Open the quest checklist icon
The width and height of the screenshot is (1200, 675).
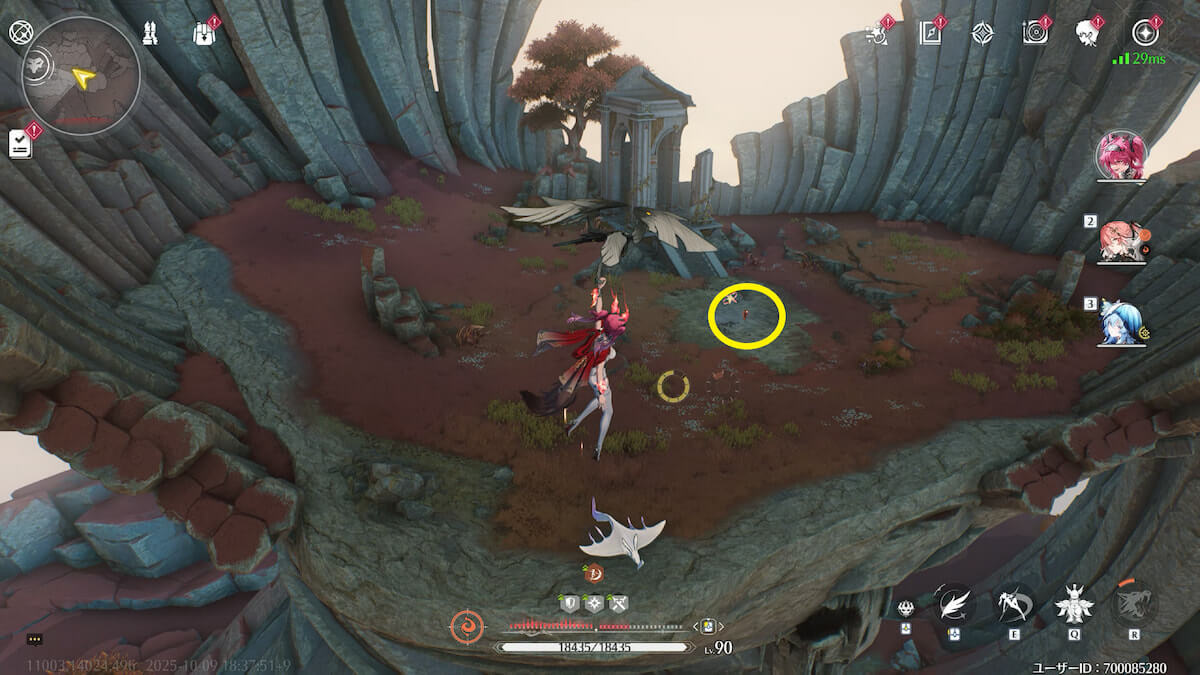tap(21, 143)
